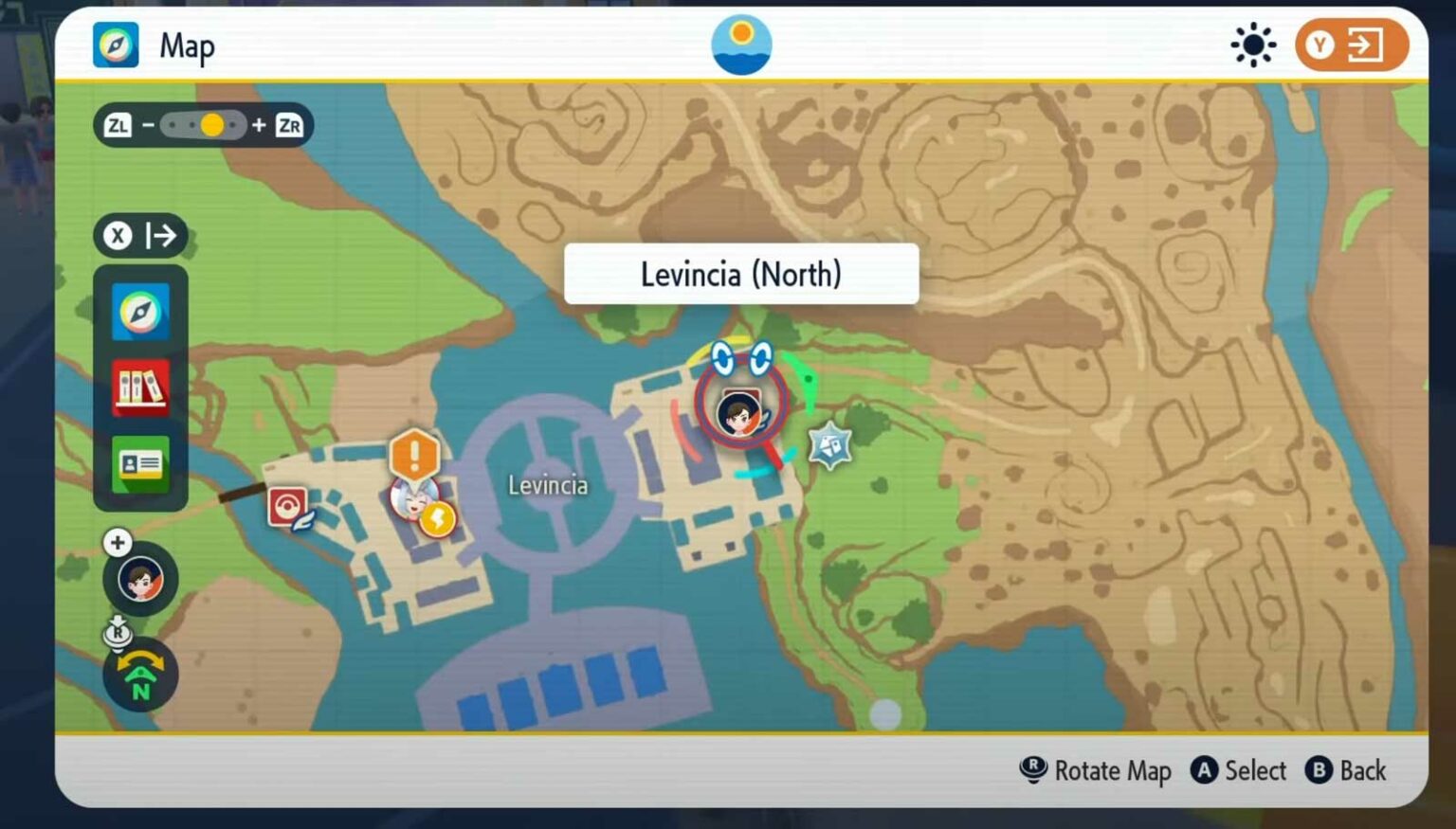Click the player avatar icon in the sidebar

point(139,578)
